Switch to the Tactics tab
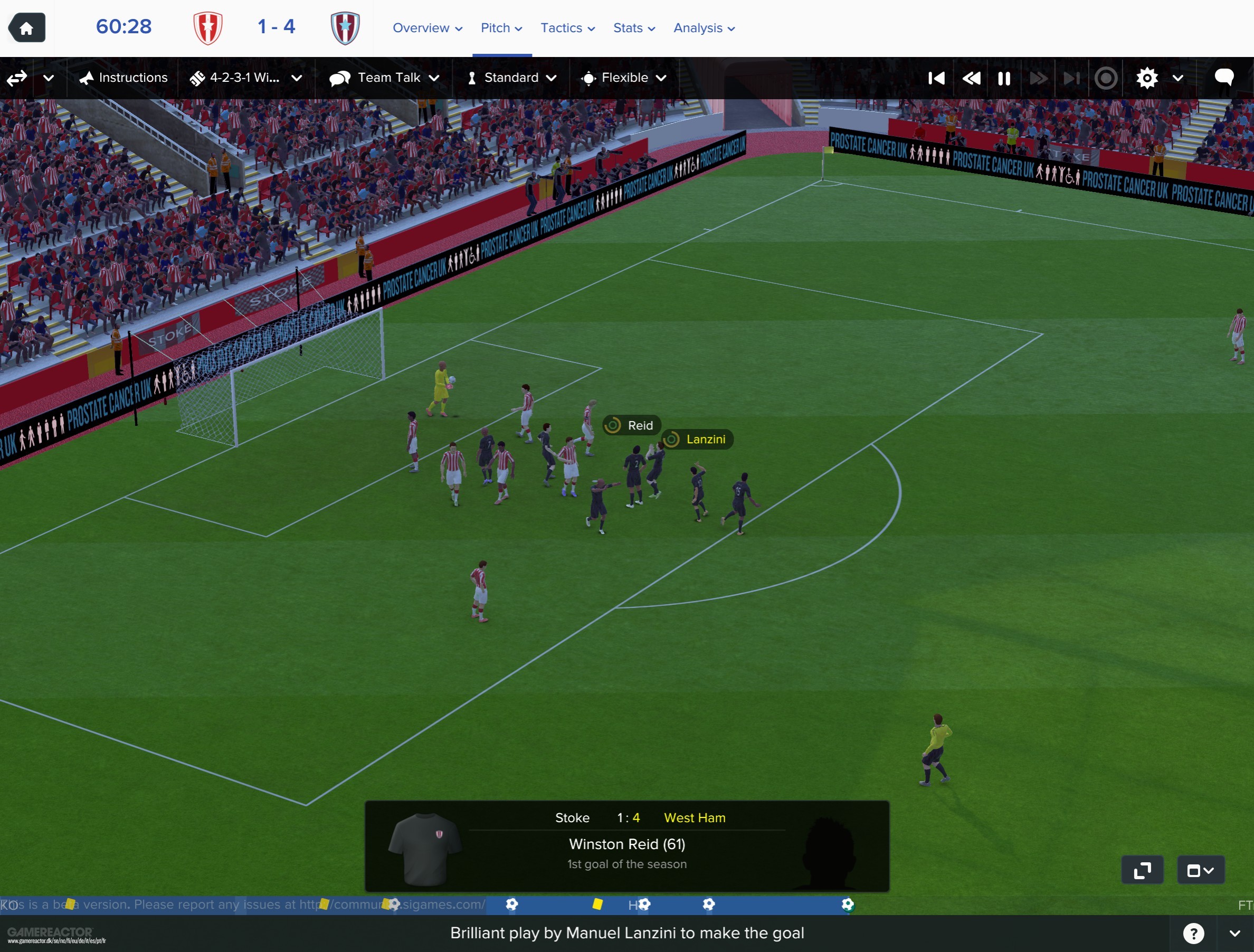 click(x=562, y=28)
